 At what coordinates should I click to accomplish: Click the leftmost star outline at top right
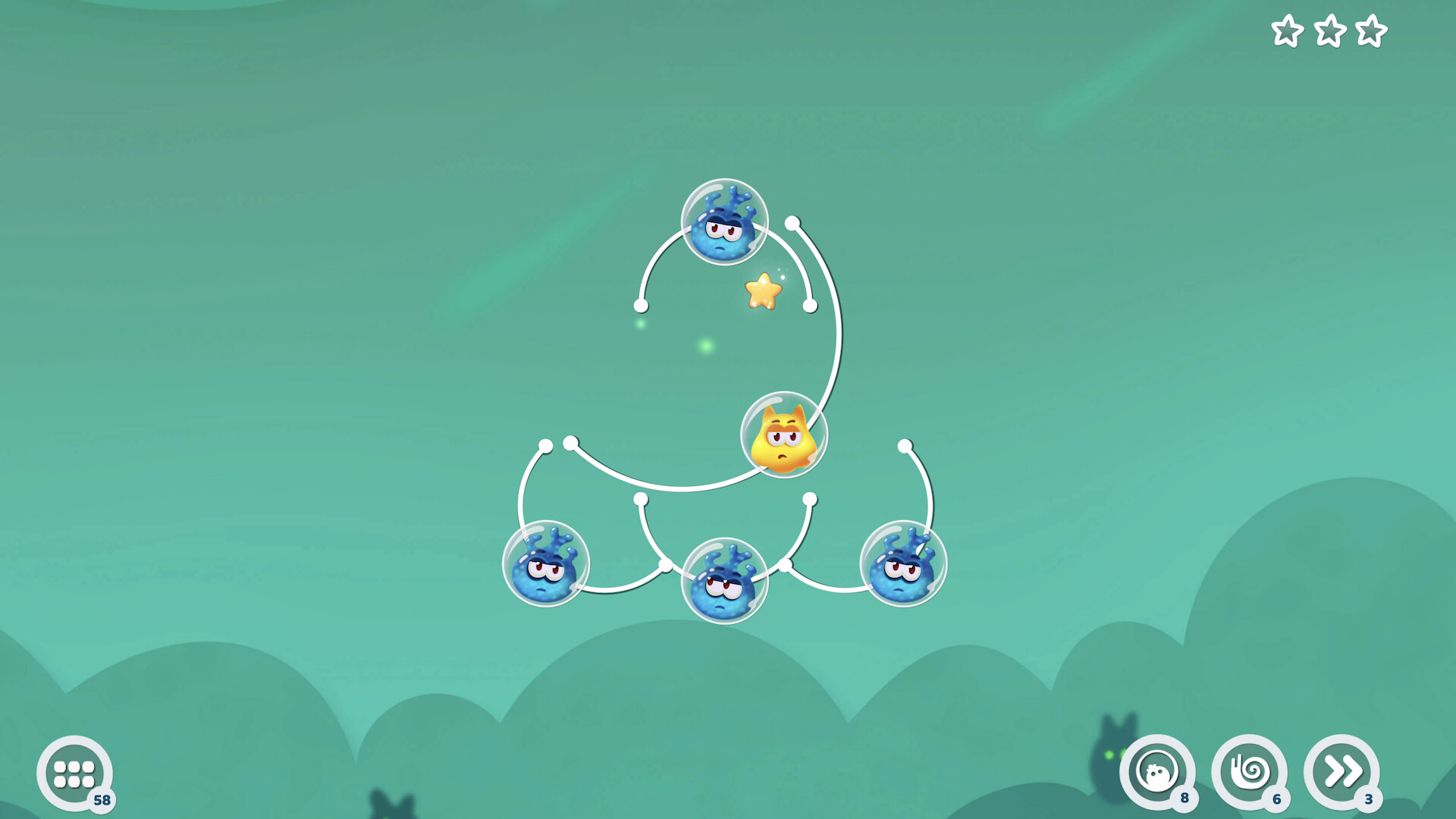1287,32
